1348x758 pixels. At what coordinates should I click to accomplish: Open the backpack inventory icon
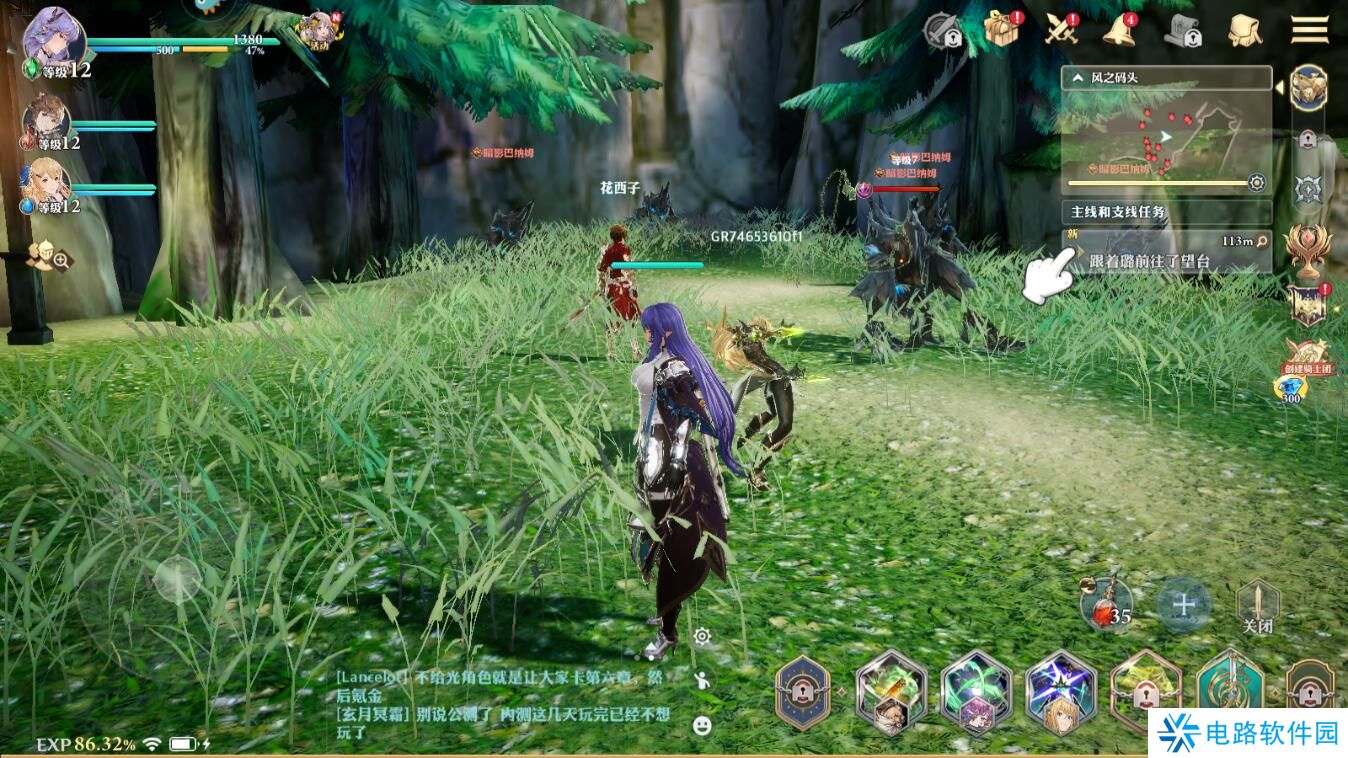coord(1243,32)
